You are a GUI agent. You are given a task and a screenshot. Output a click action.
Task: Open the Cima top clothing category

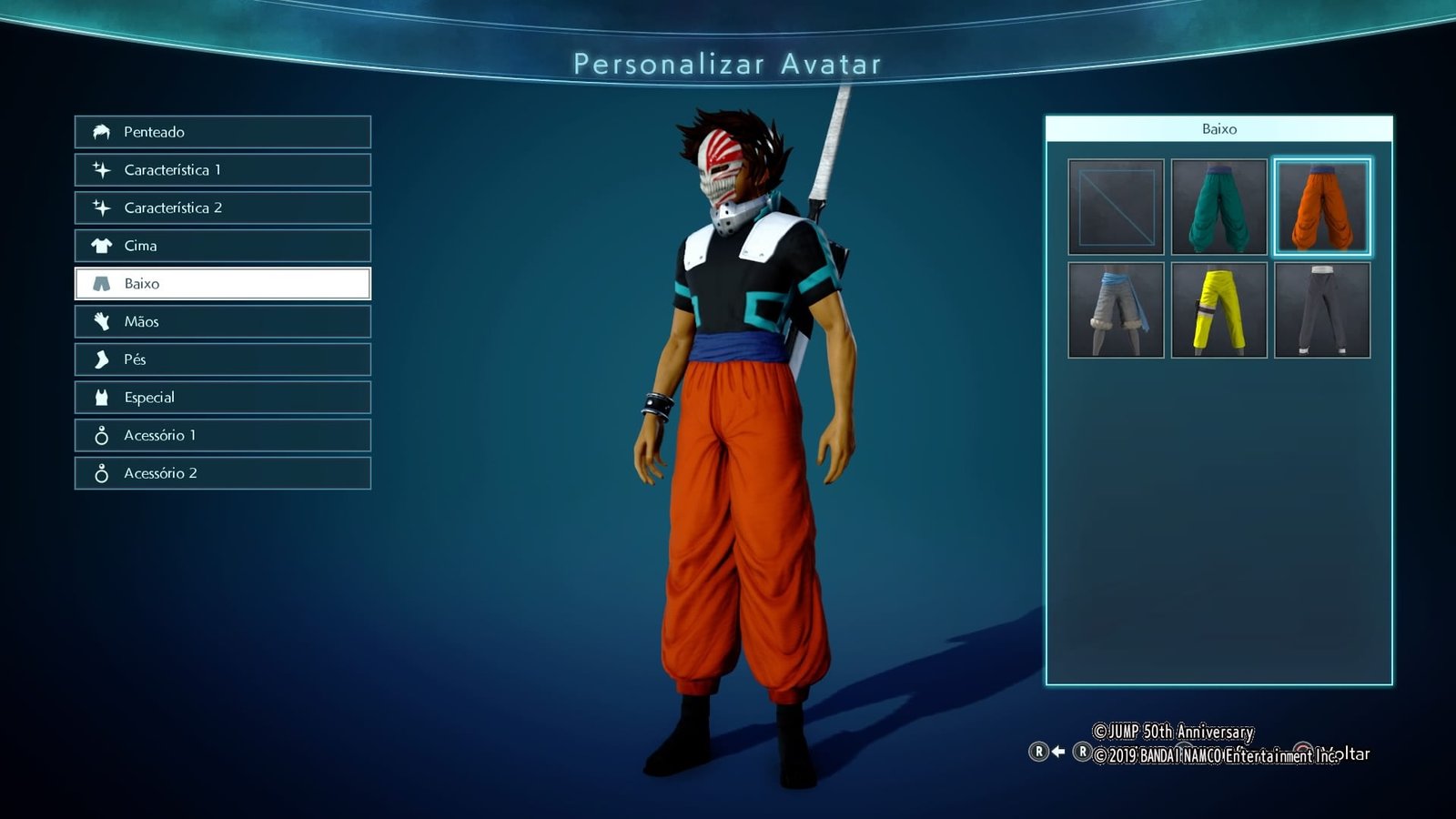[x=223, y=246]
